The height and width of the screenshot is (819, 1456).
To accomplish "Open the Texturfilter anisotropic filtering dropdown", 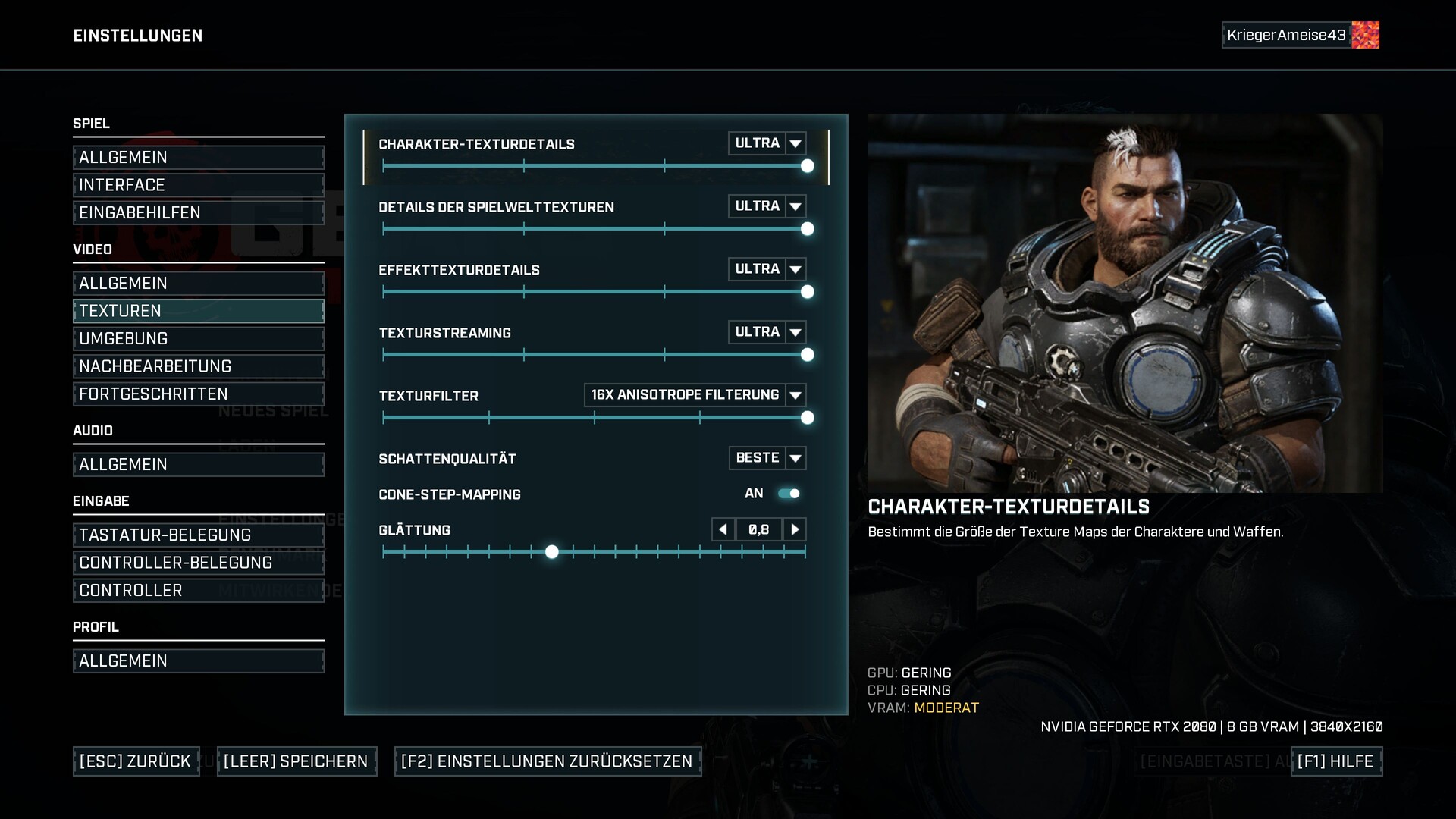I will coord(695,395).
